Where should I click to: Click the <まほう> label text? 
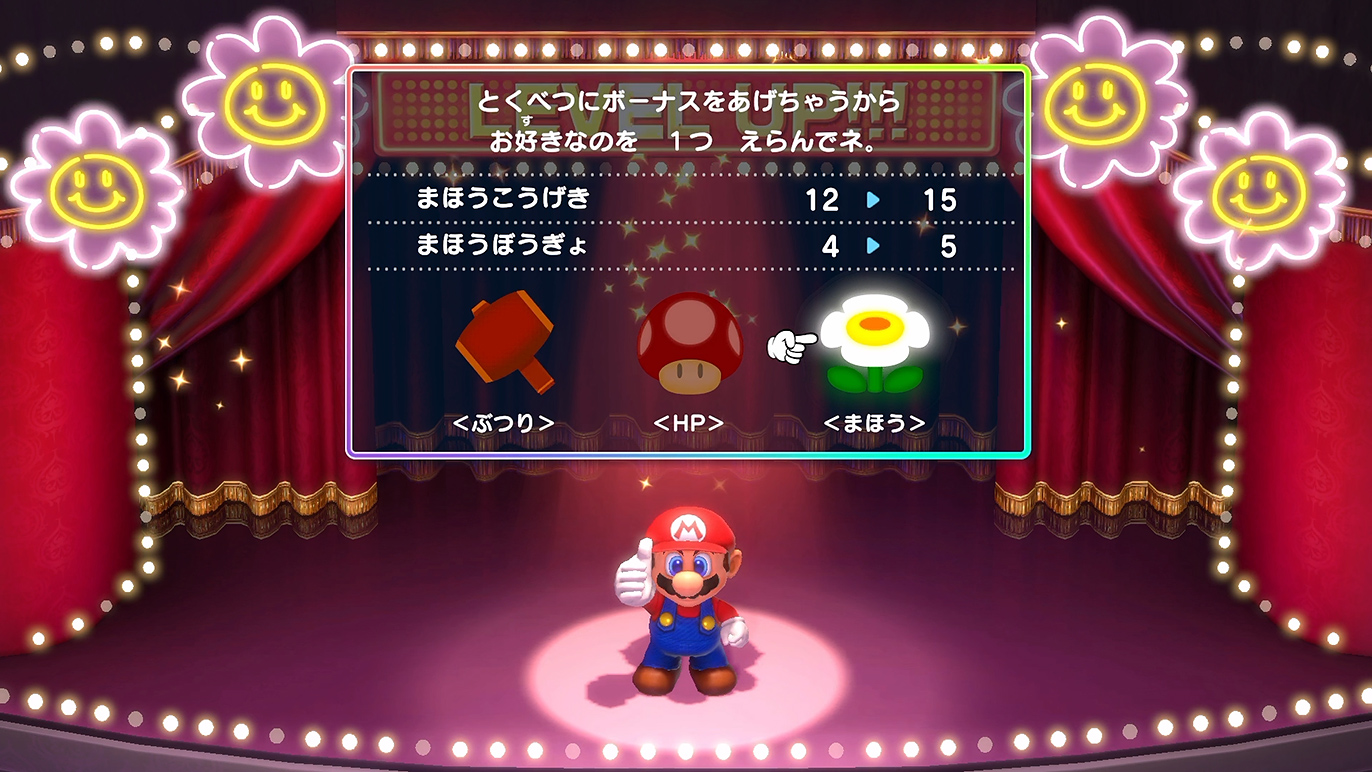click(x=875, y=423)
